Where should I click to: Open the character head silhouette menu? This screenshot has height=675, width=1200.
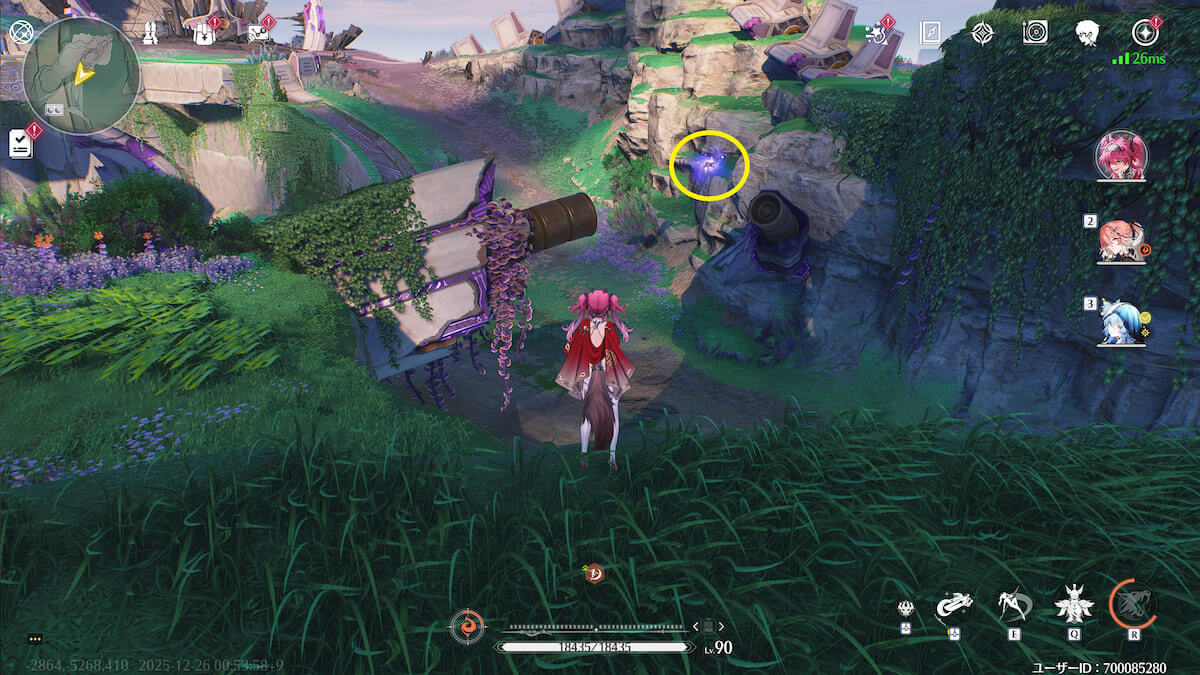tap(1088, 33)
